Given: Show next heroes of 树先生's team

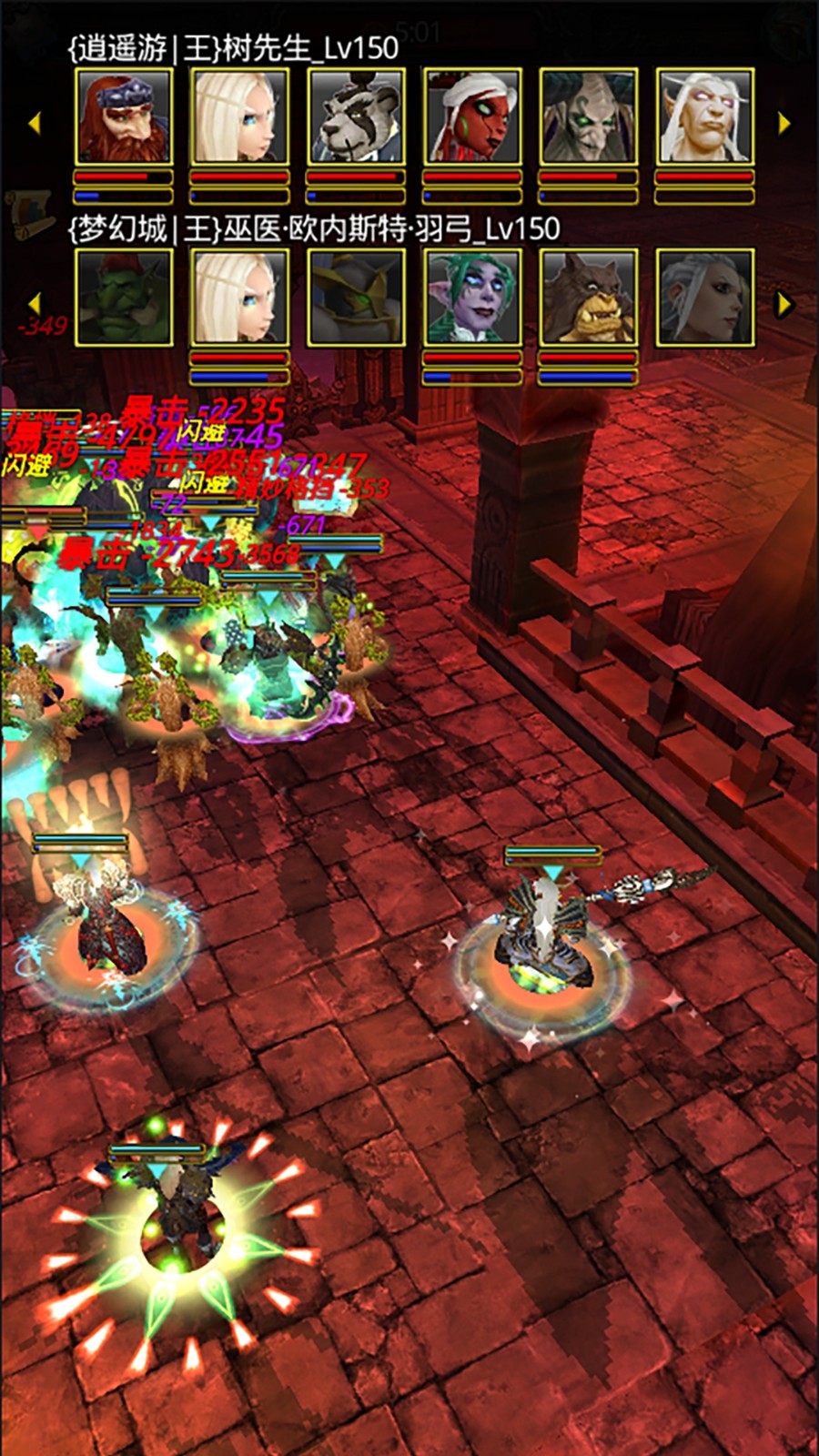Looking at the screenshot, I should point(784,123).
